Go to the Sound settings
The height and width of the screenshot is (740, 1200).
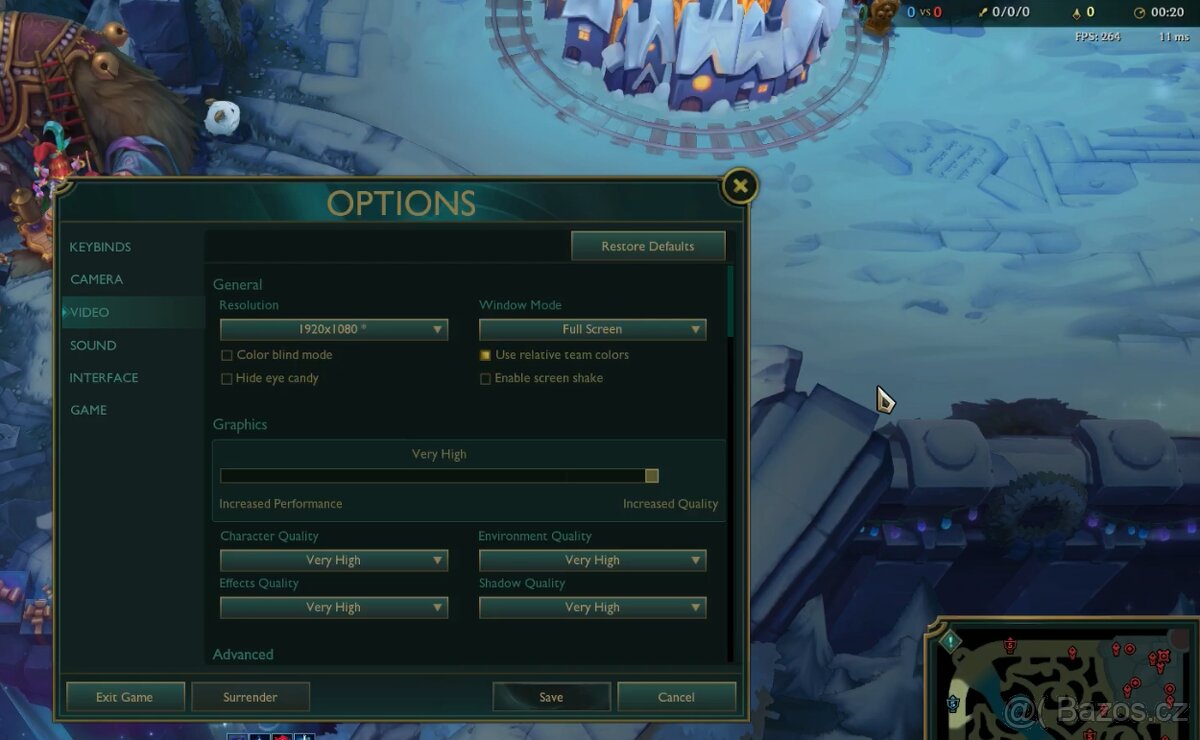point(93,345)
